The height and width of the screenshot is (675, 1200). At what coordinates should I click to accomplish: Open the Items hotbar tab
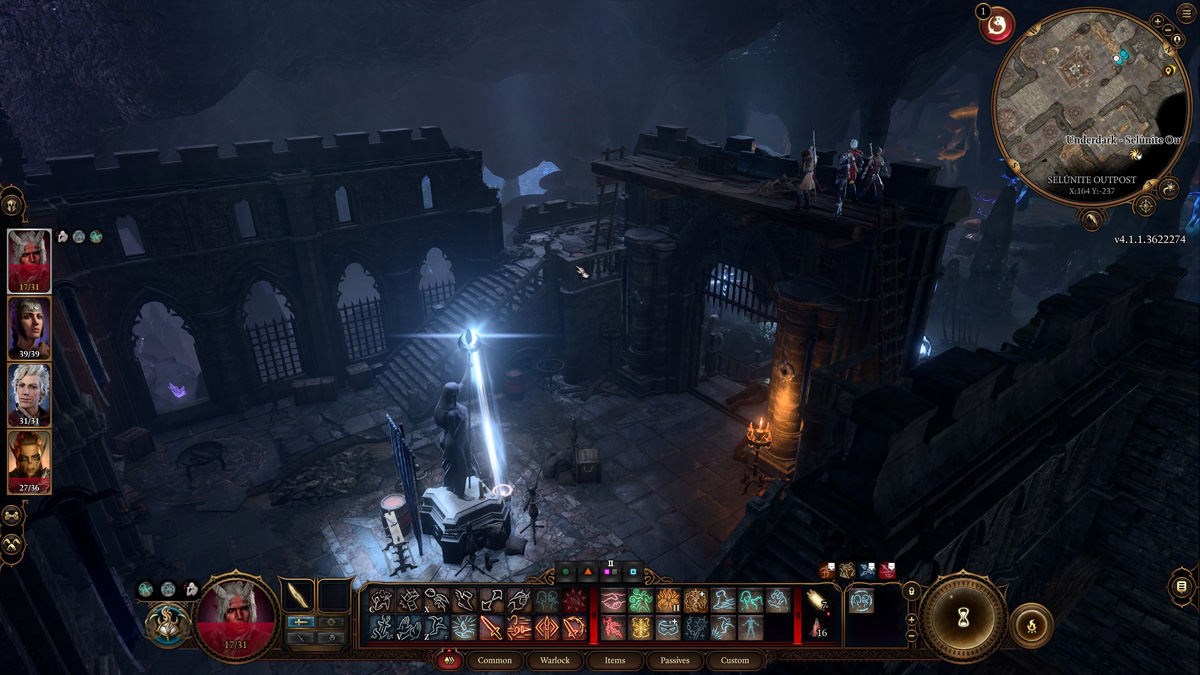(615, 660)
